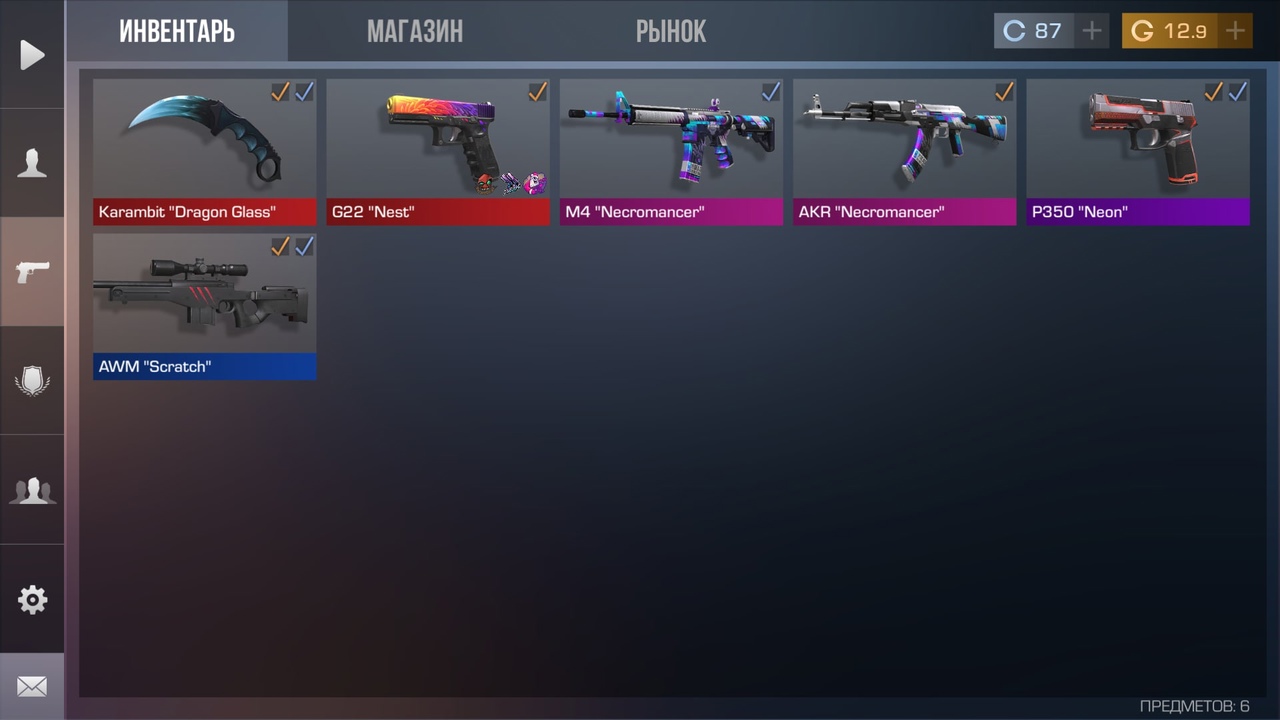Open the settings gear icon
This screenshot has height=720, width=1280.
(32, 600)
